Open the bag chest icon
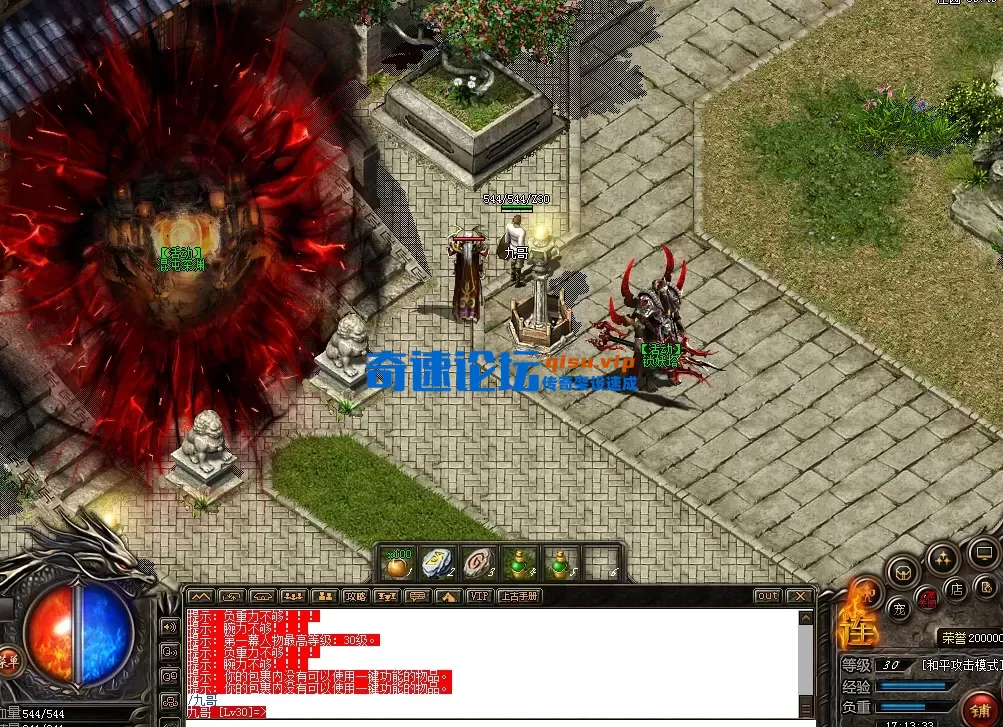The width and height of the screenshot is (1003, 727). pos(903,572)
